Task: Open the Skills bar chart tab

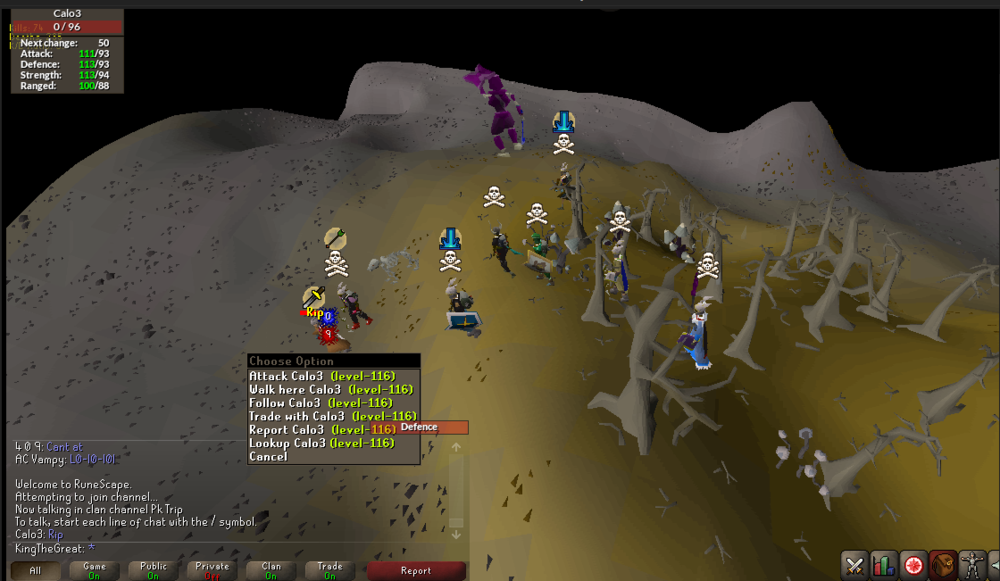Action: (884, 565)
